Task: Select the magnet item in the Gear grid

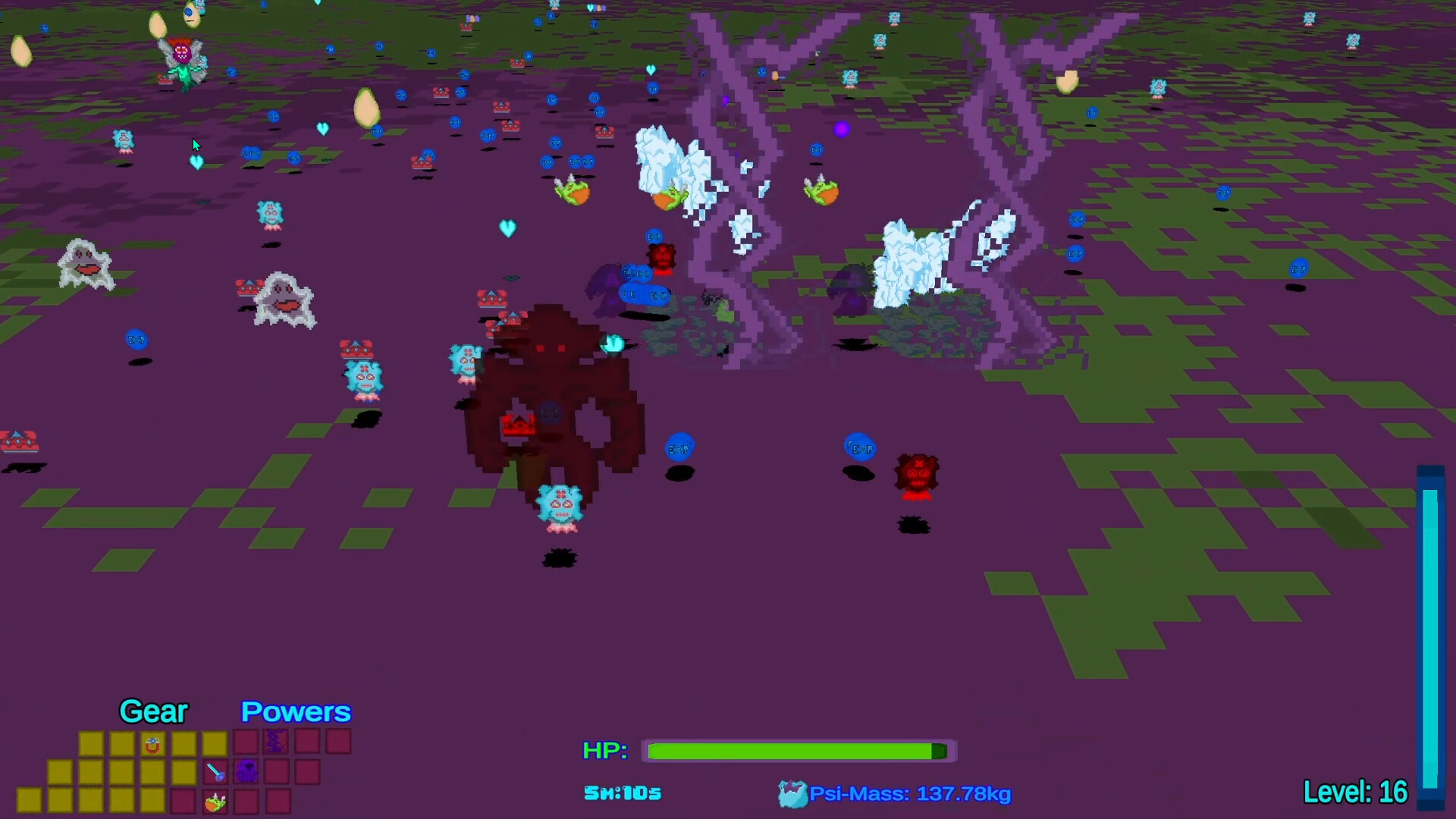Action: [x=153, y=745]
